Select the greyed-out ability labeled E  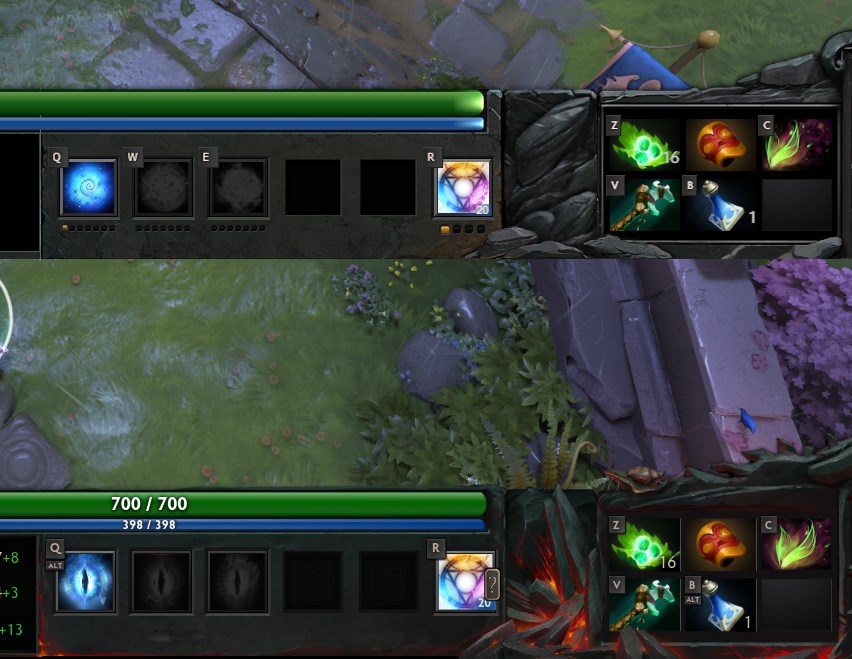(238, 188)
